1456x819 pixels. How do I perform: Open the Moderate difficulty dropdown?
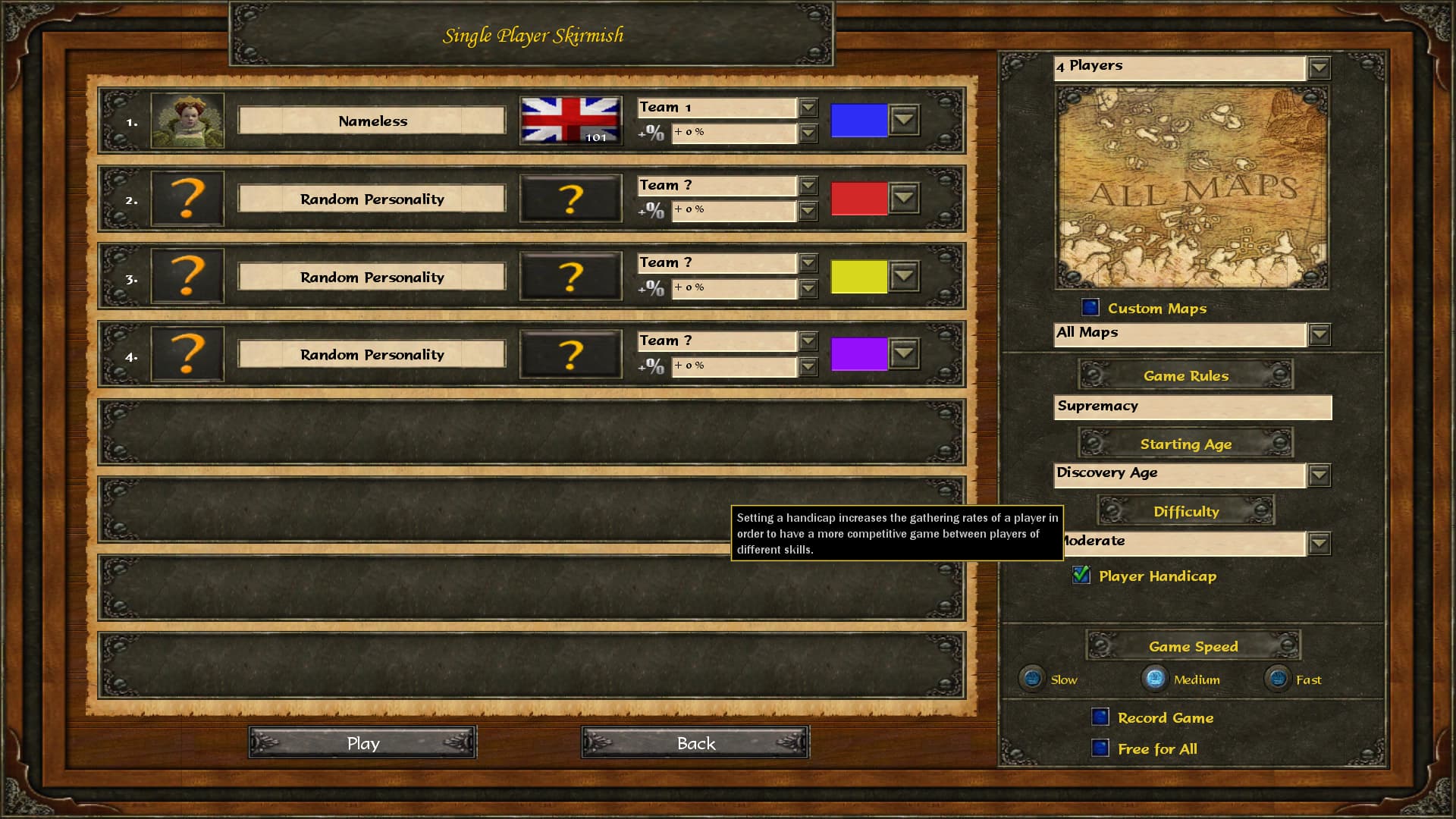coord(1319,543)
